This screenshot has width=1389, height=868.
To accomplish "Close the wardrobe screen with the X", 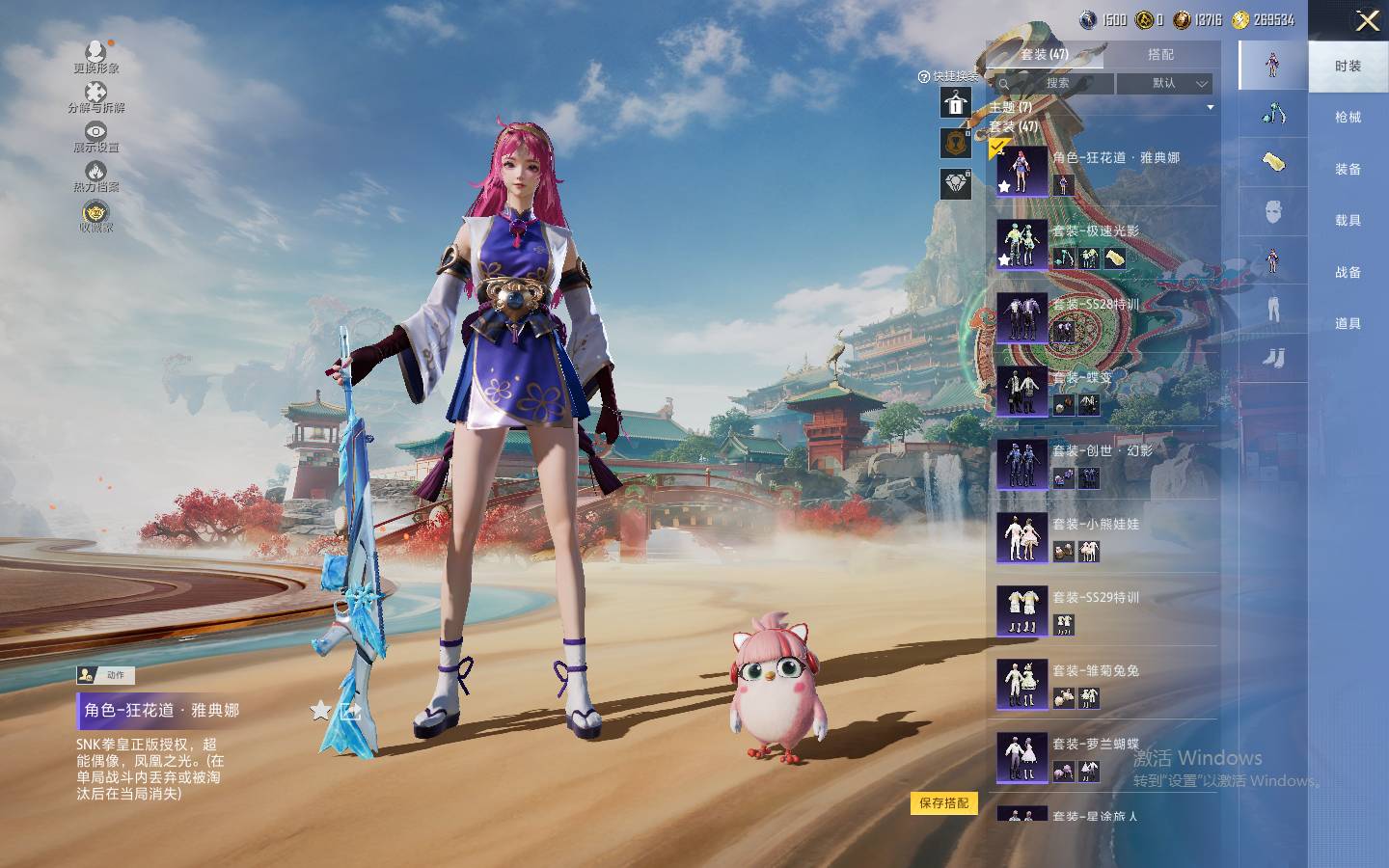I will [1367, 21].
